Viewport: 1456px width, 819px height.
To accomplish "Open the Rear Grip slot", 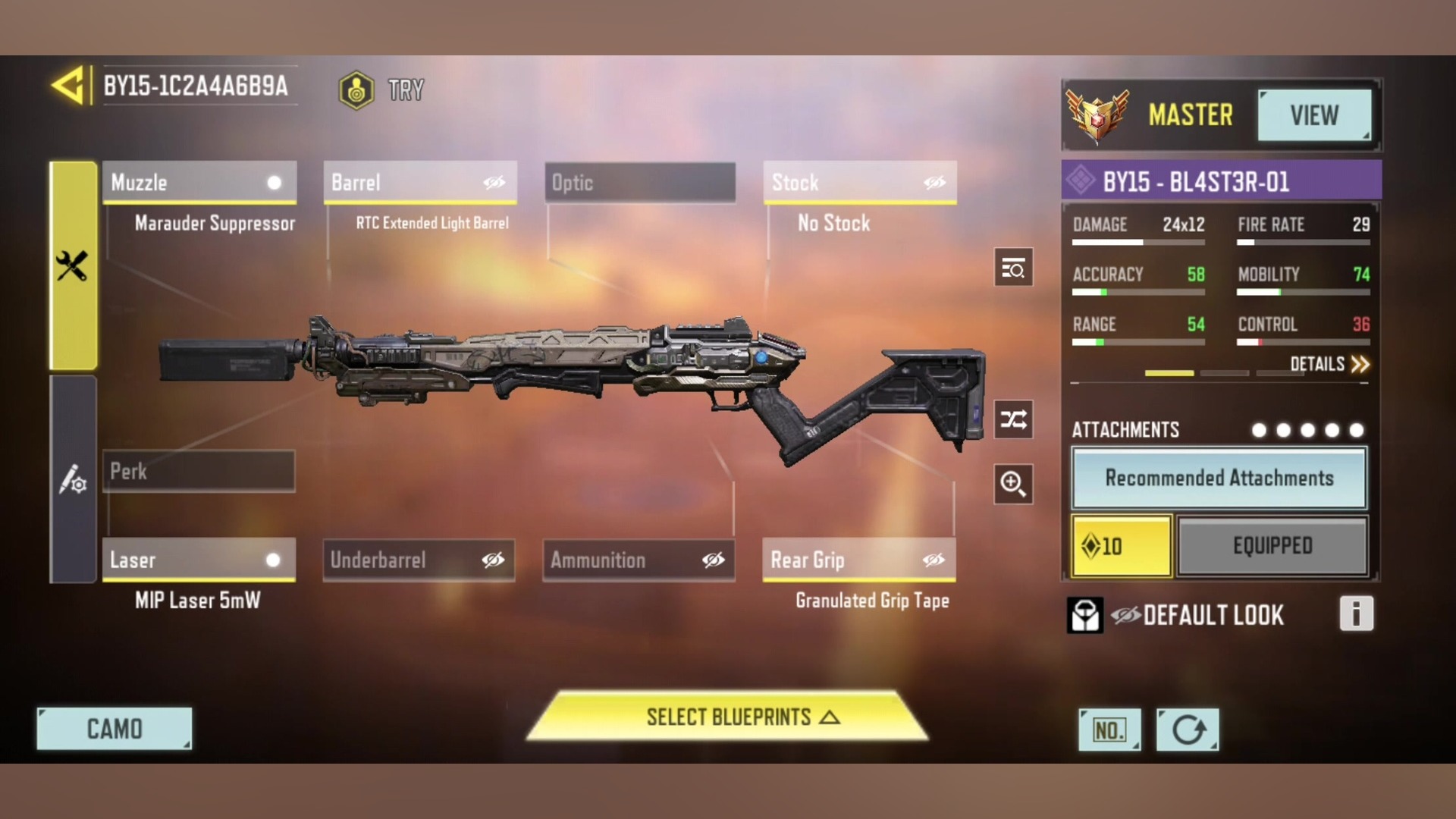I will point(859,560).
